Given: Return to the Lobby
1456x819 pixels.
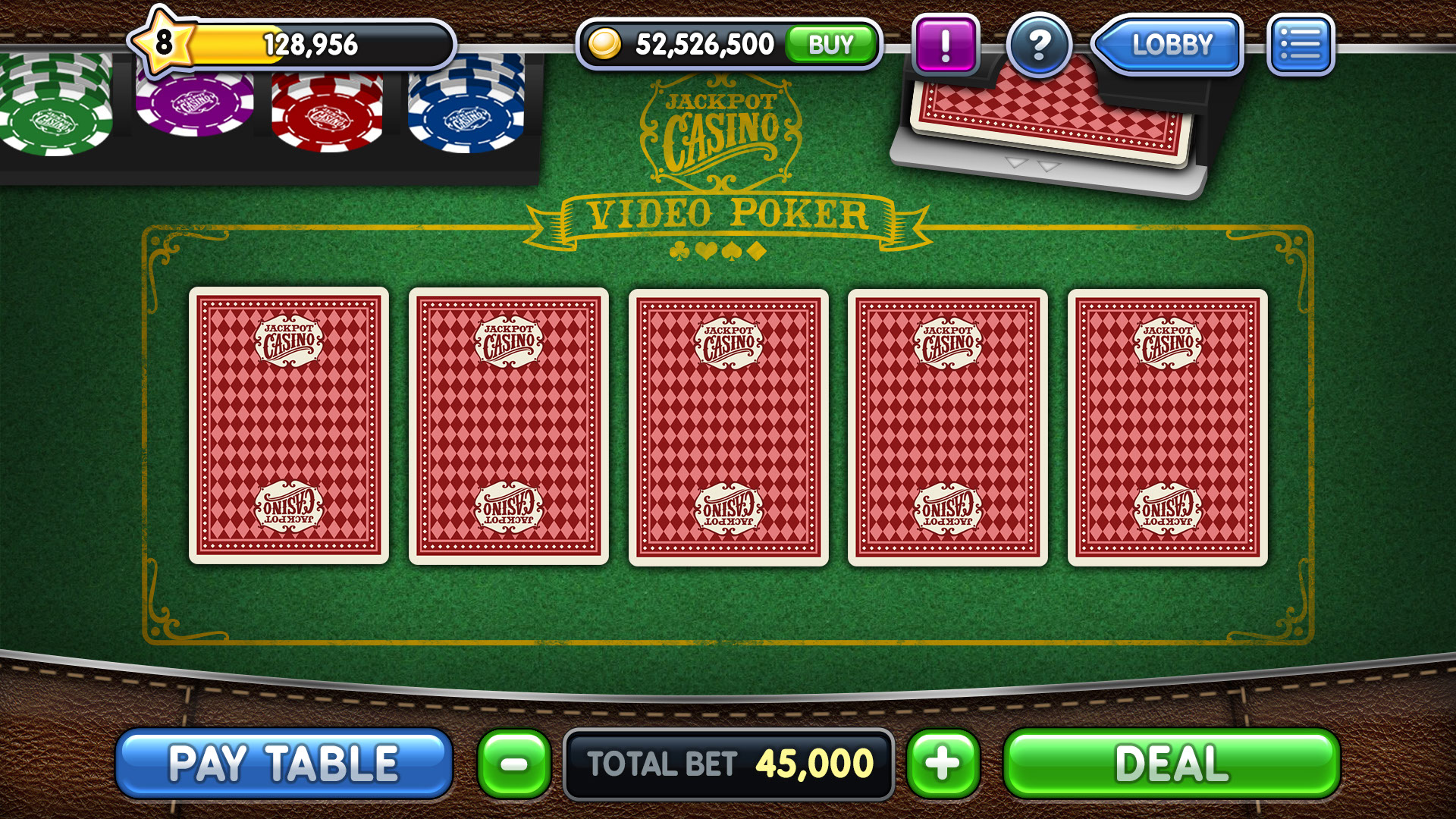Looking at the screenshot, I should point(1169,45).
